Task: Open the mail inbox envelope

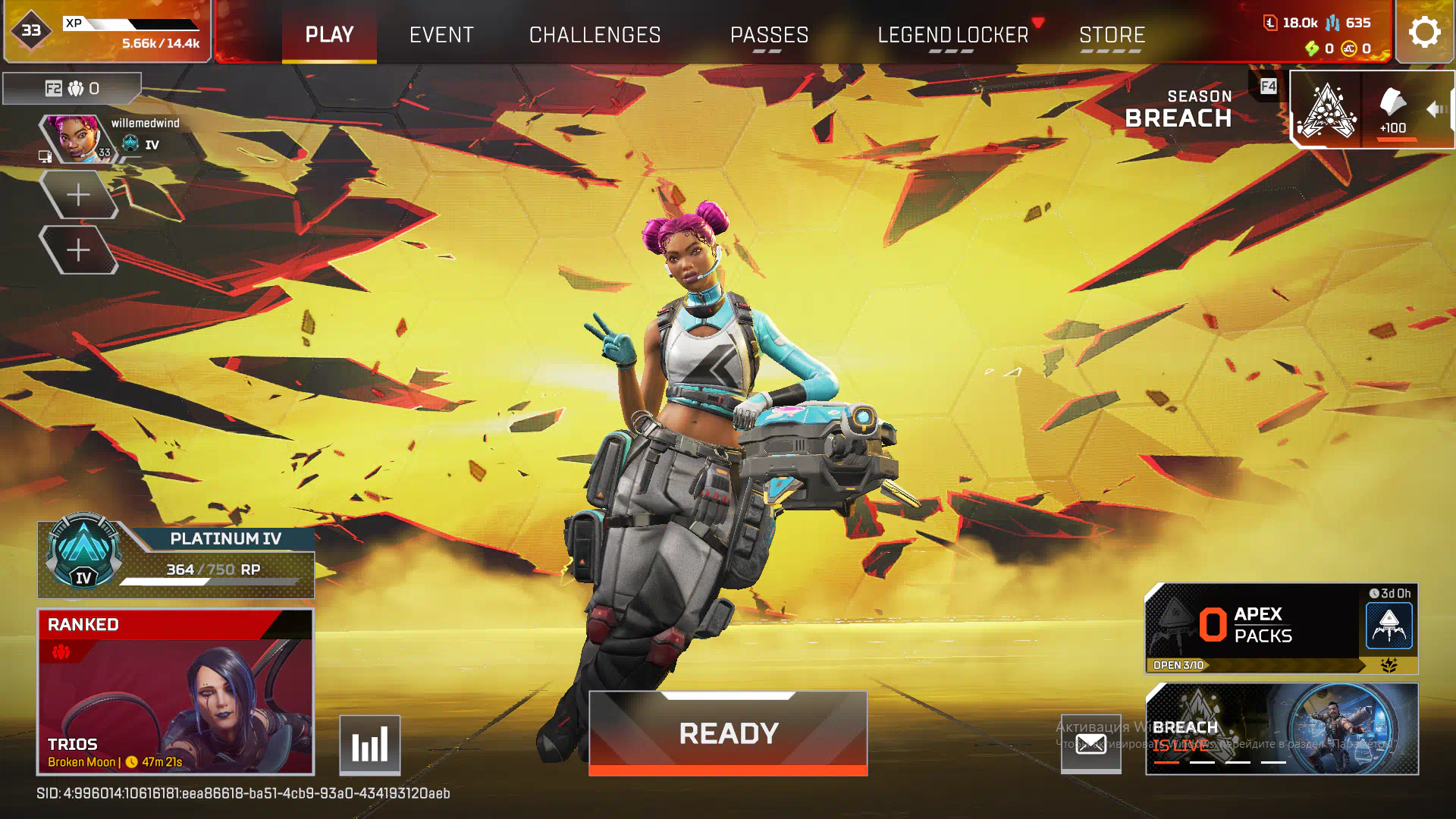Action: coord(1090,745)
